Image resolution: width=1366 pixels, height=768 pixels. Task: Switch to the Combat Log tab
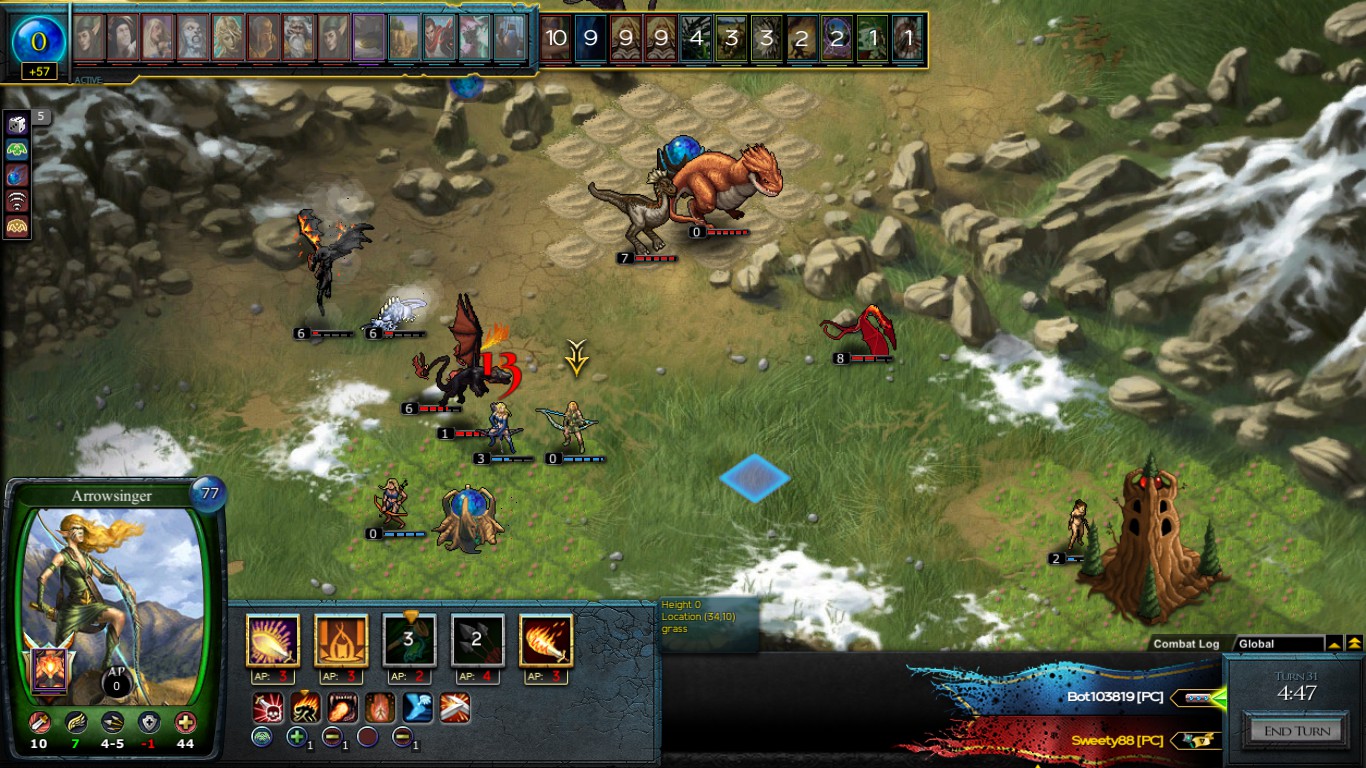click(1186, 644)
